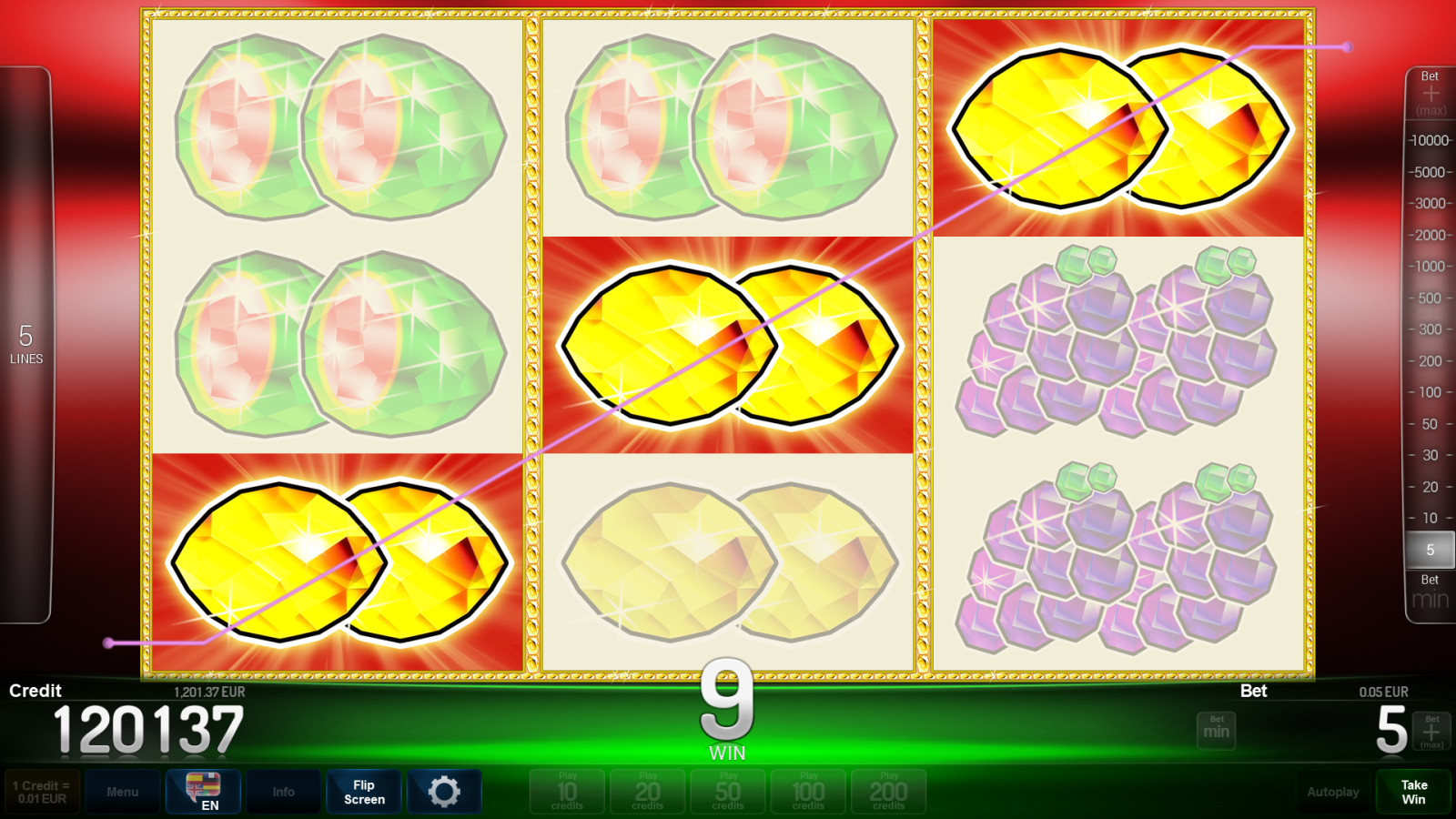Enable Autoplay
1456x819 pixels.
click(x=1334, y=791)
